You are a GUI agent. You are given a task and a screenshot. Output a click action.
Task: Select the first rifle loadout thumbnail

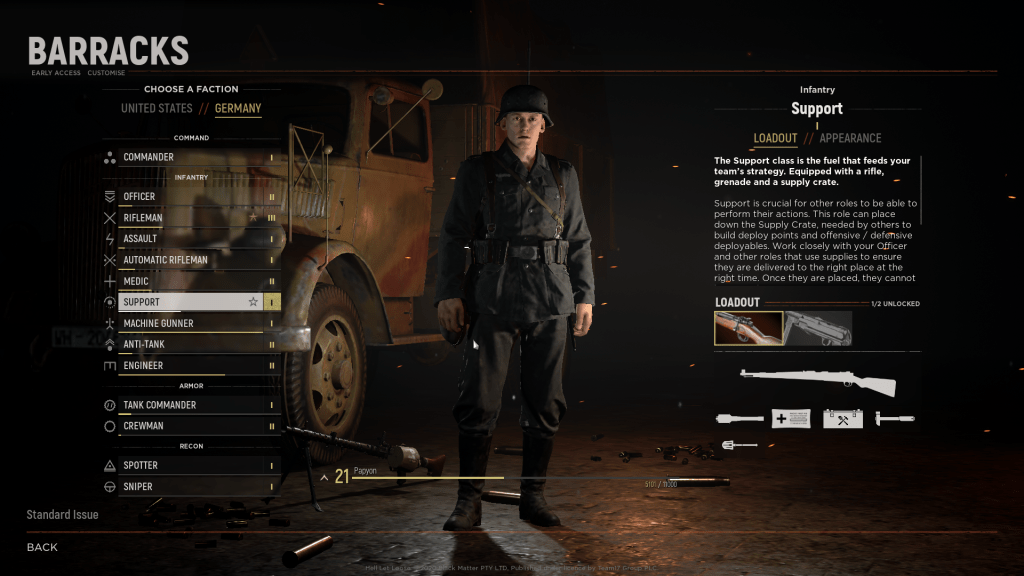747,328
